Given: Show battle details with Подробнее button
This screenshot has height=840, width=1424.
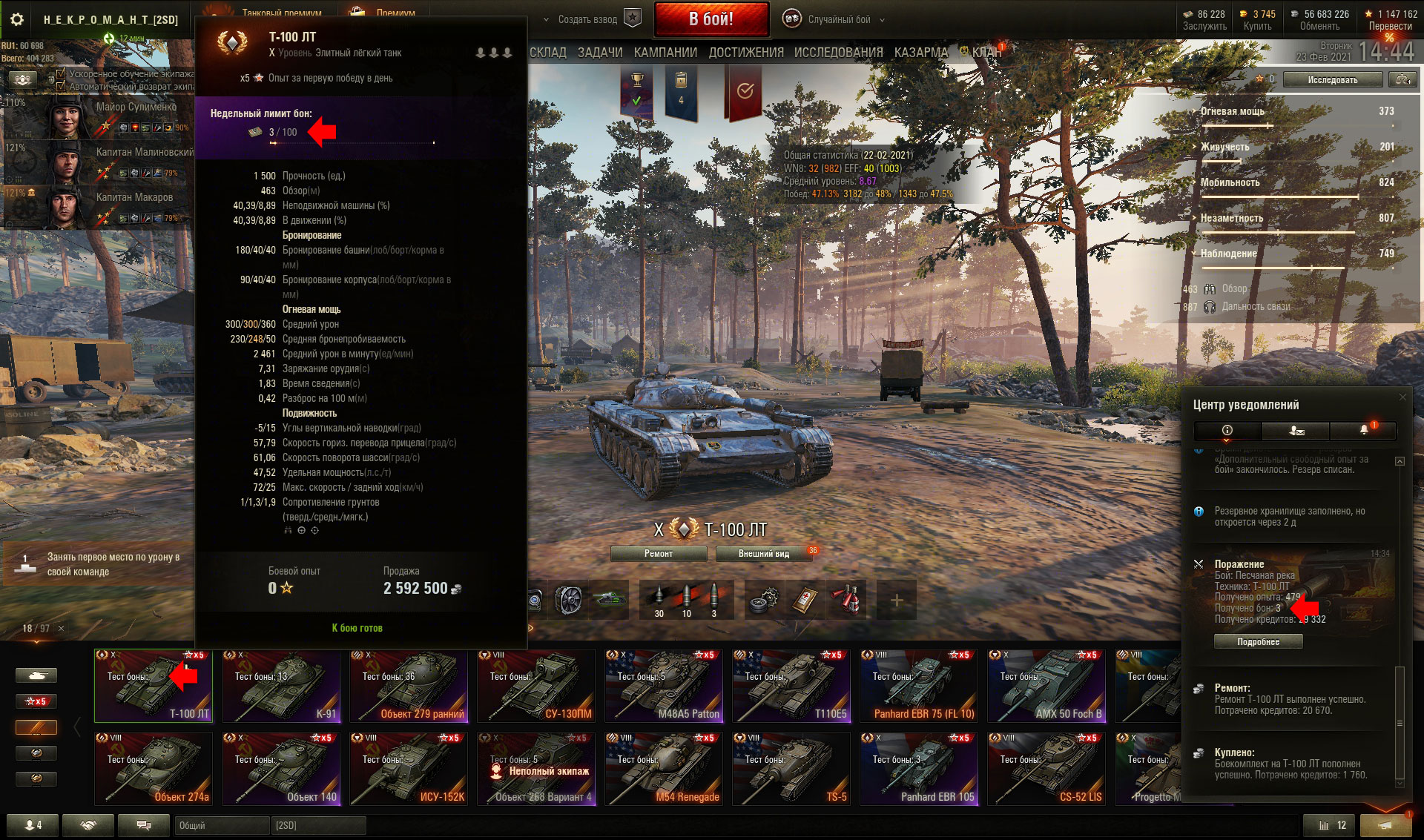Looking at the screenshot, I should pyautogui.click(x=1258, y=641).
